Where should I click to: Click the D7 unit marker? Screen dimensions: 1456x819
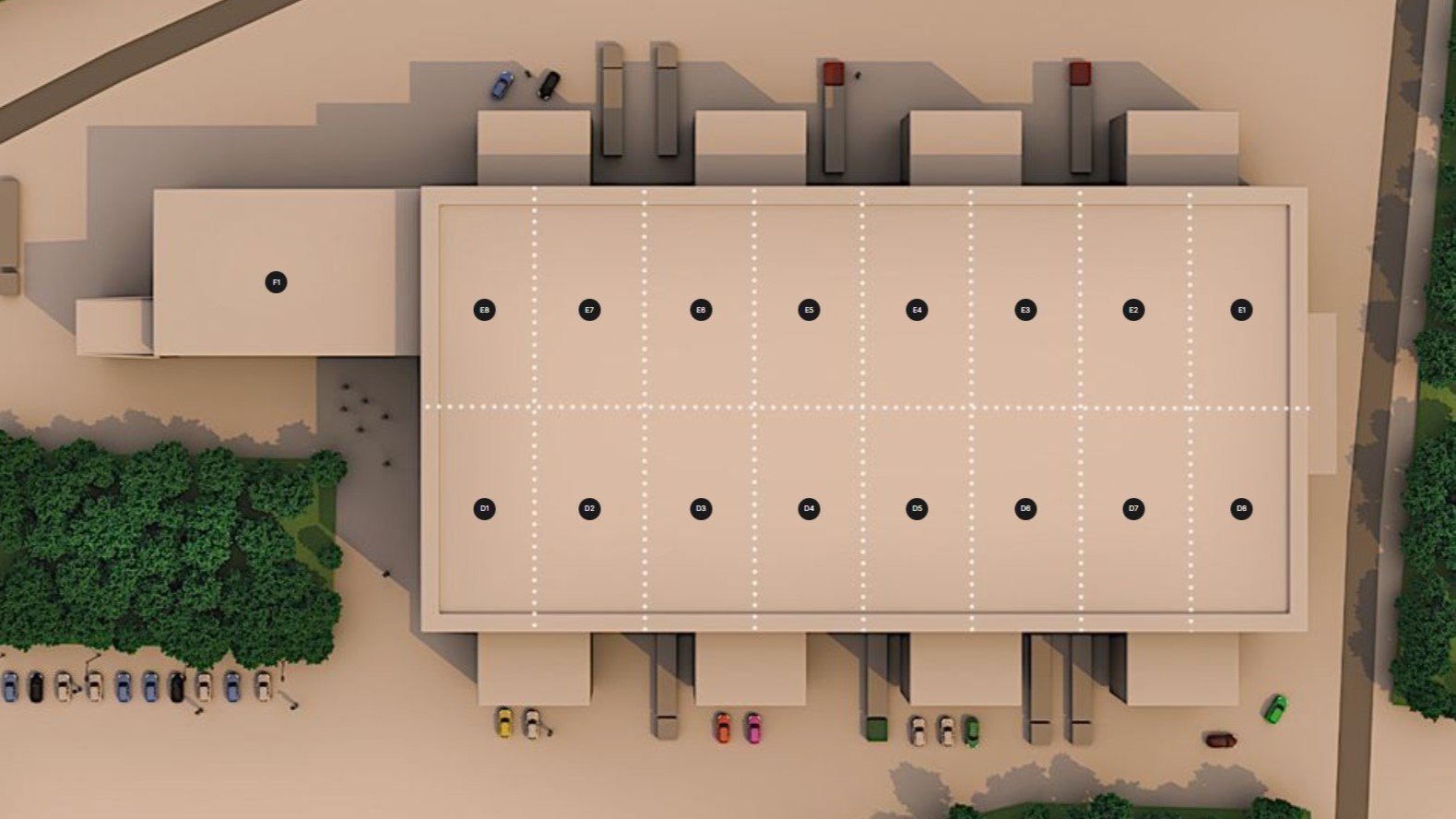[x=1133, y=508]
